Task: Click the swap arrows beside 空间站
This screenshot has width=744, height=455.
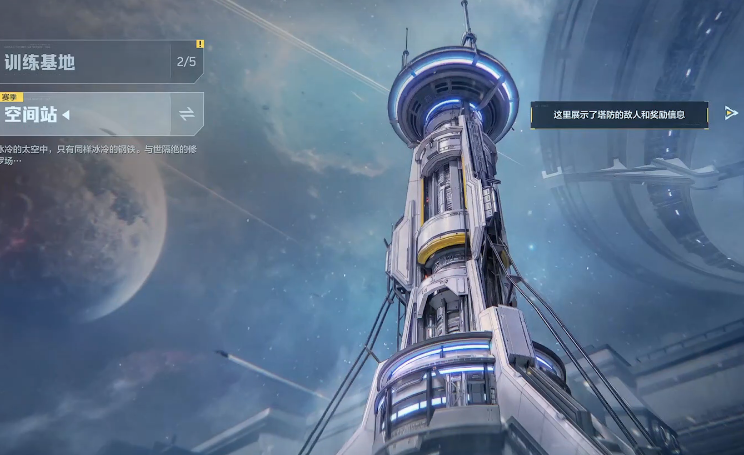Action: (x=187, y=114)
